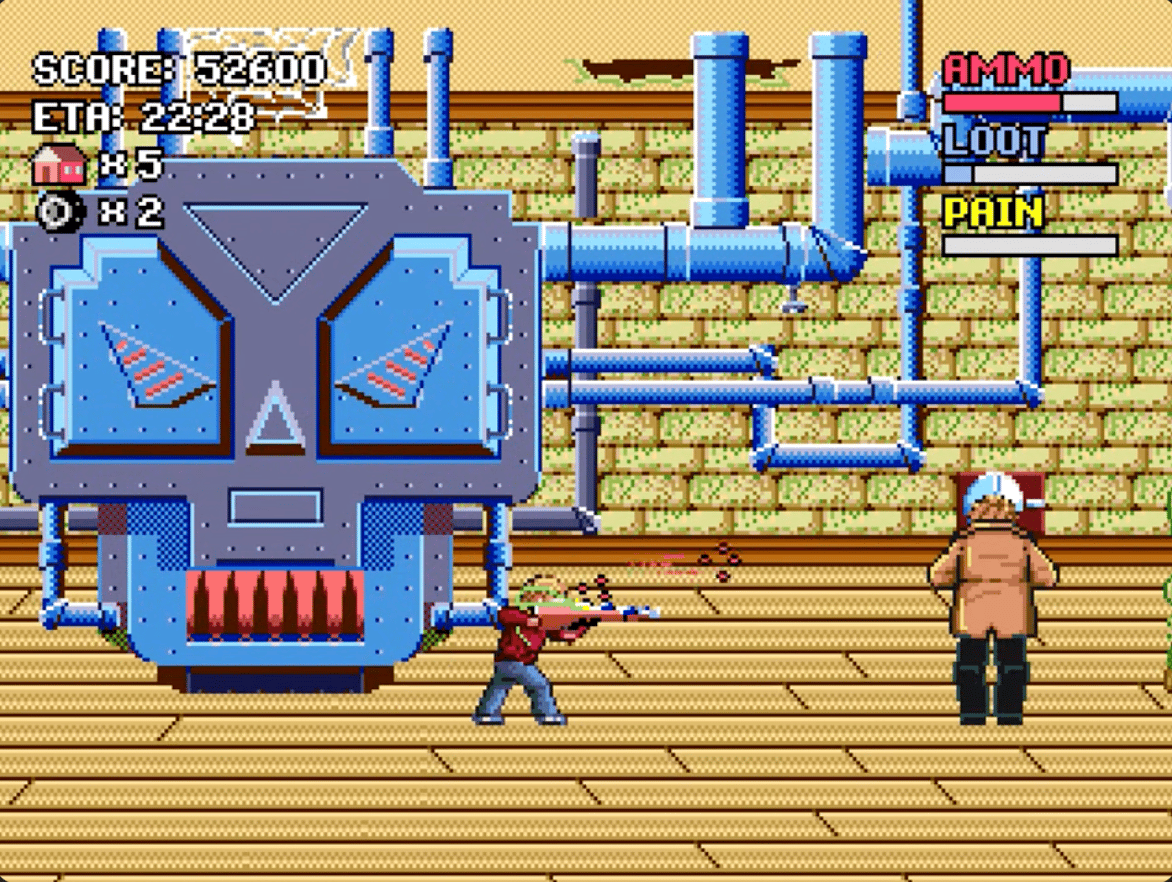Click the red house lives icon

click(x=59, y=164)
